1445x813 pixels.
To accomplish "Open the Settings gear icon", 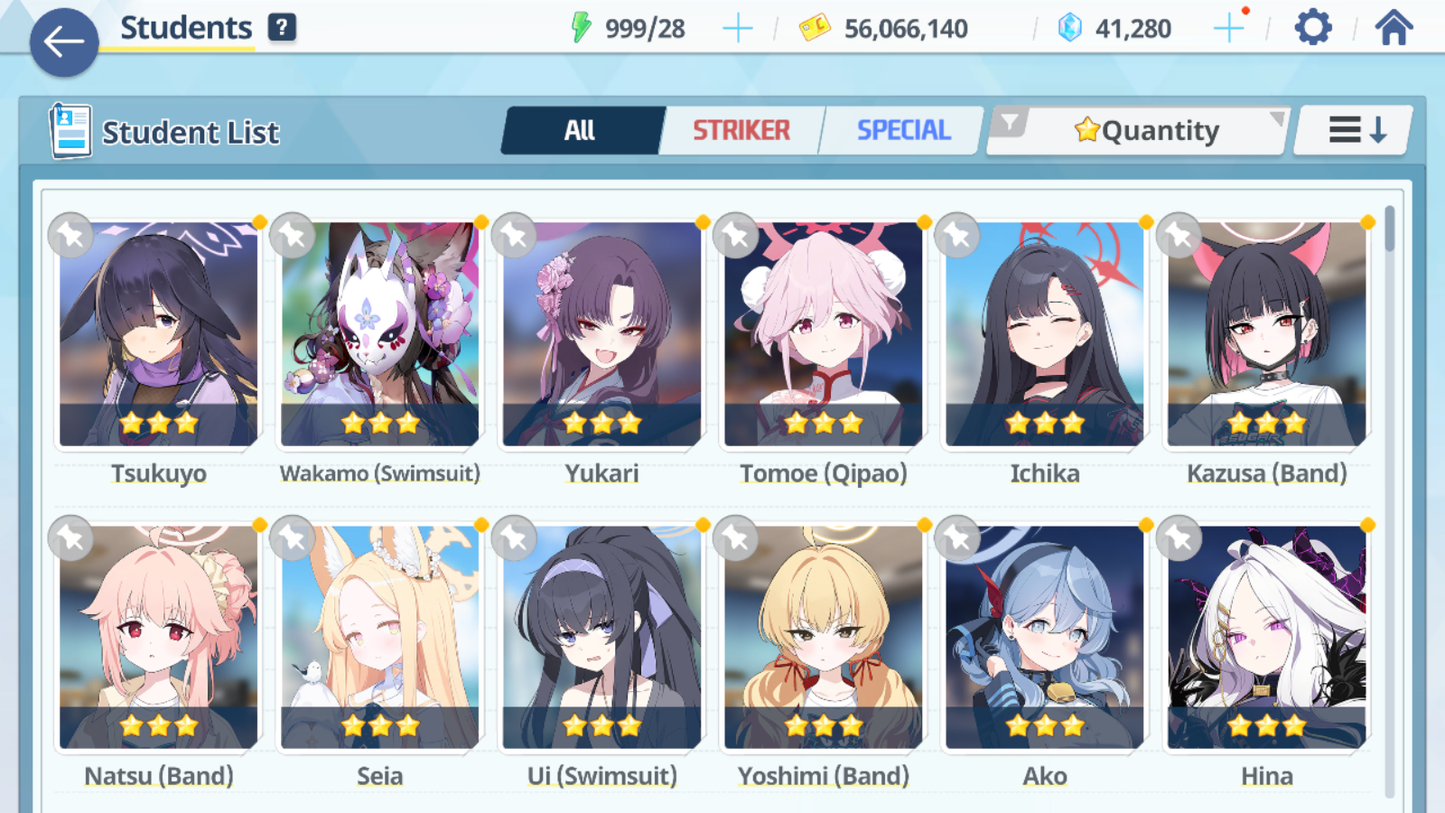I will 1312,27.
